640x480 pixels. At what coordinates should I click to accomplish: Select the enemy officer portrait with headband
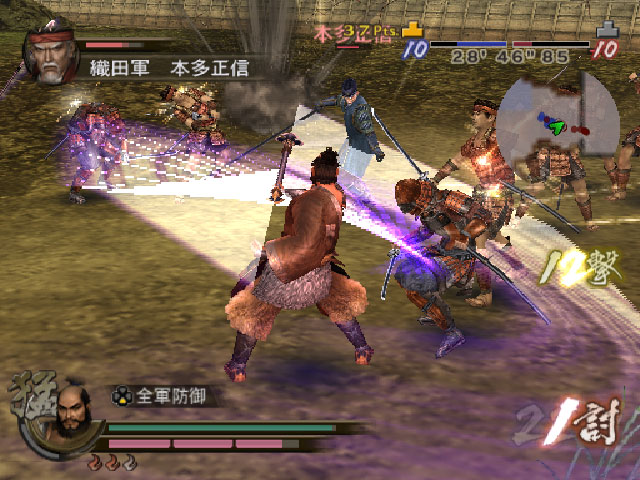coord(50,57)
